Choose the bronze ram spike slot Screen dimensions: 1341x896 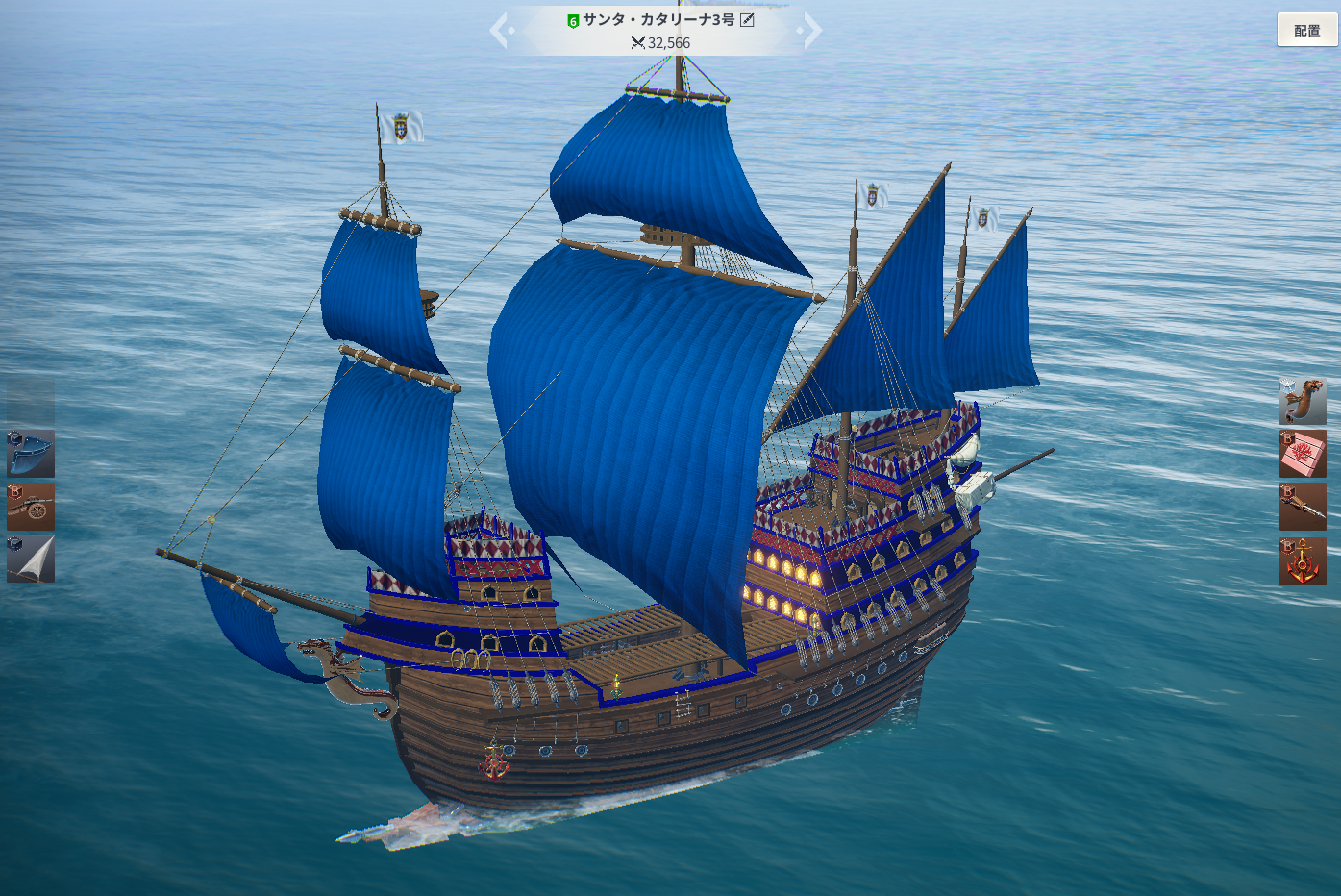[x=1303, y=507]
